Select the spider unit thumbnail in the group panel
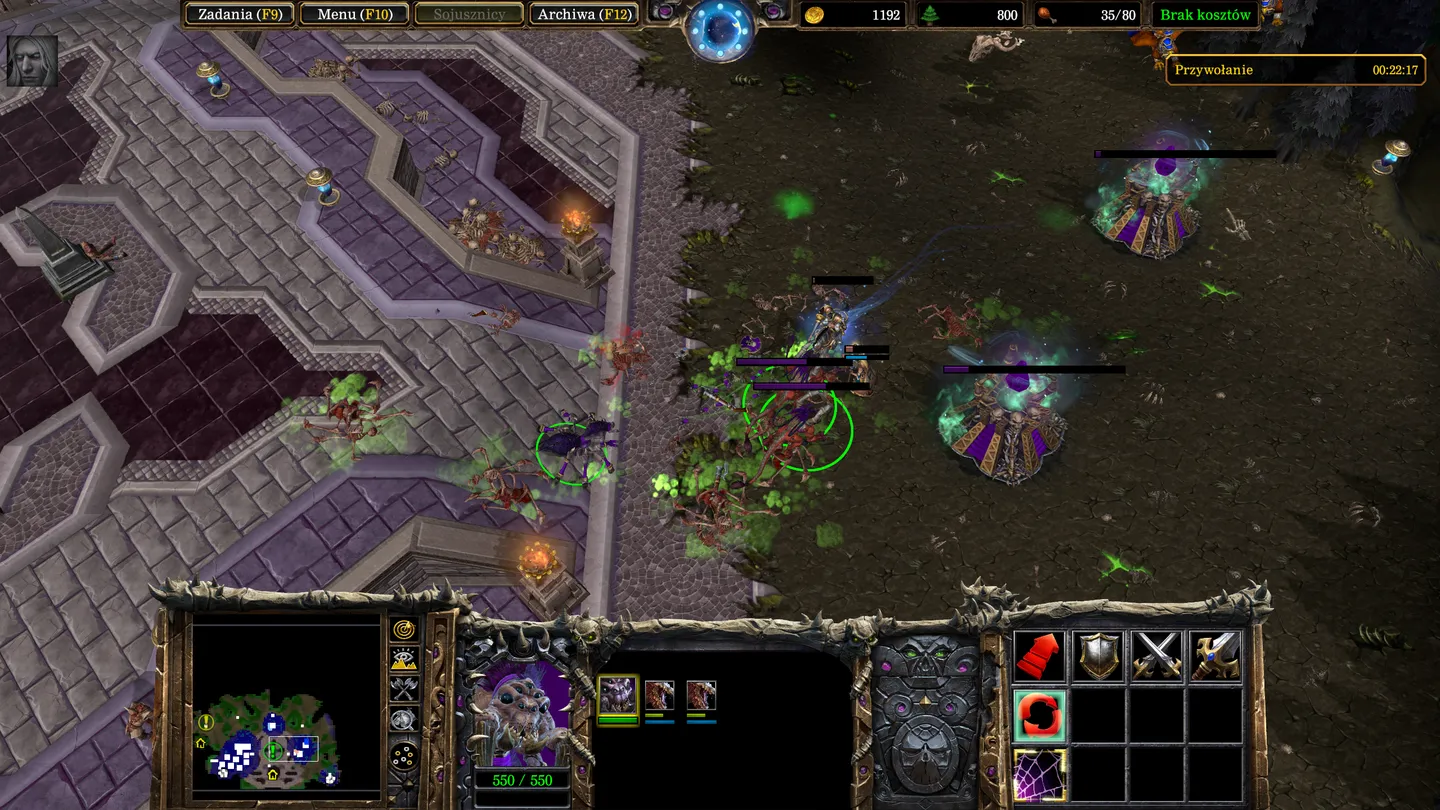This screenshot has width=1440, height=810. tap(617, 693)
